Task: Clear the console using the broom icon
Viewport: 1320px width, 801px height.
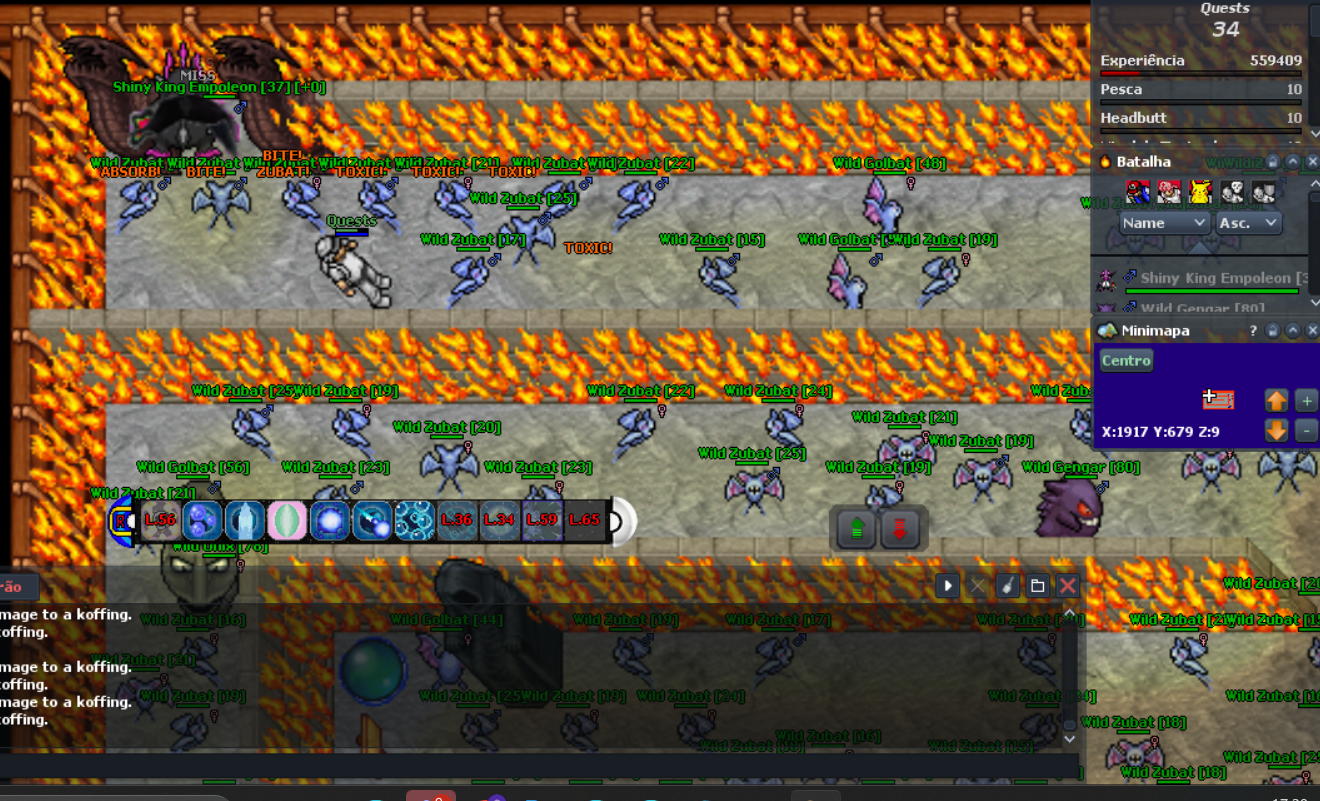Action: click(x=1007, y=586)
